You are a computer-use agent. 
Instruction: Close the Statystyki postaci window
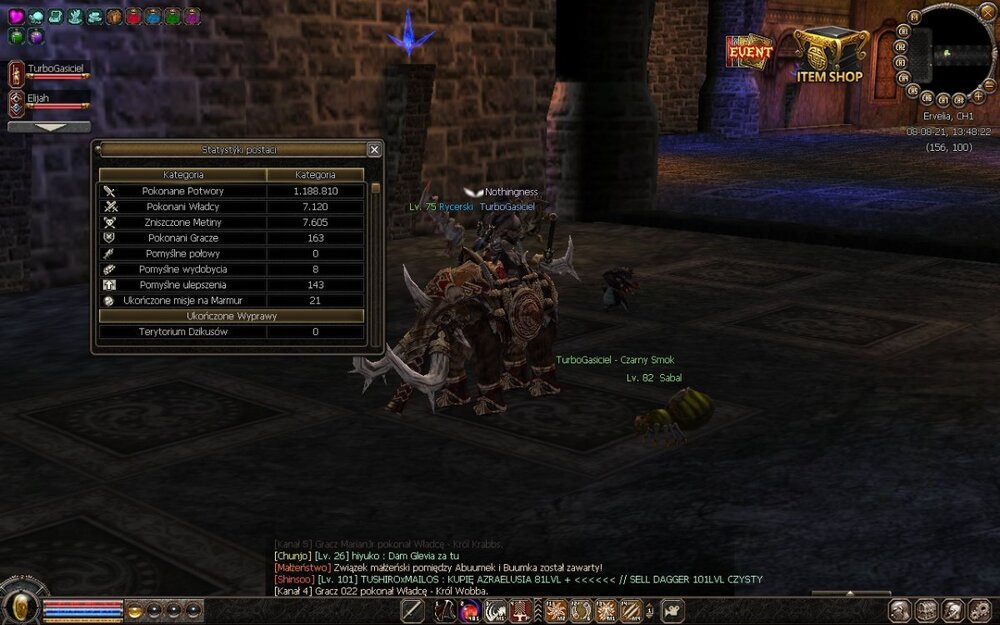[x=374, y=150]
